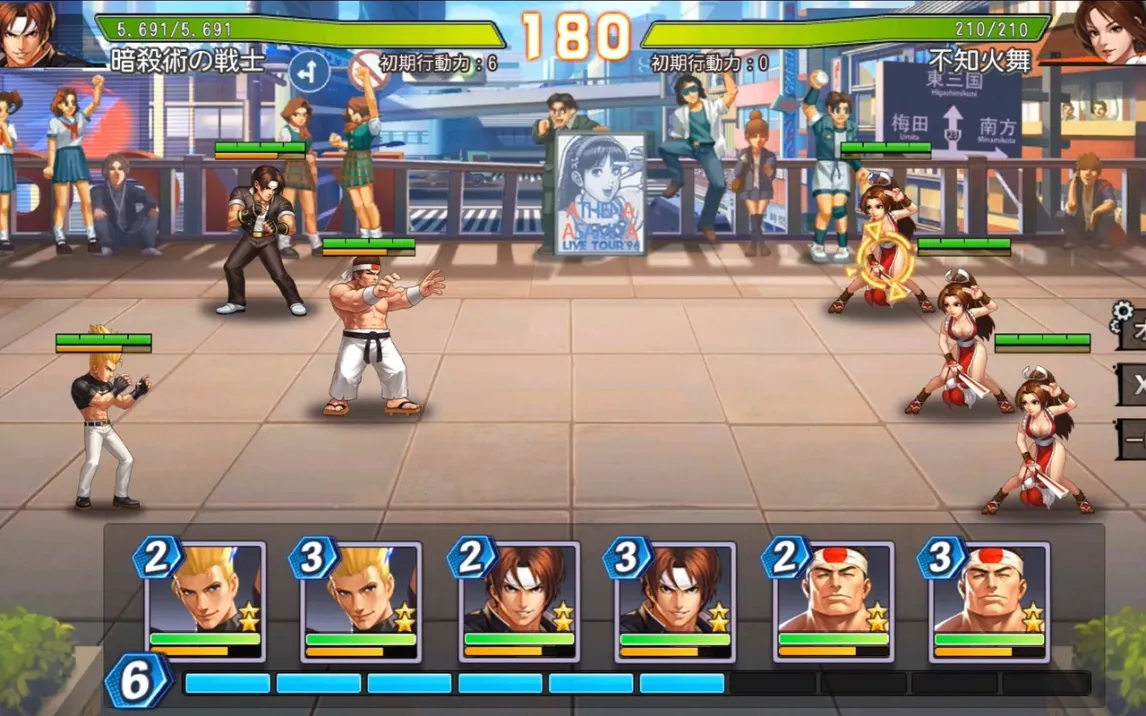The image size is (1146, 716).
Task: Tap the X speed button on right edge
Action: (1133, 384)
